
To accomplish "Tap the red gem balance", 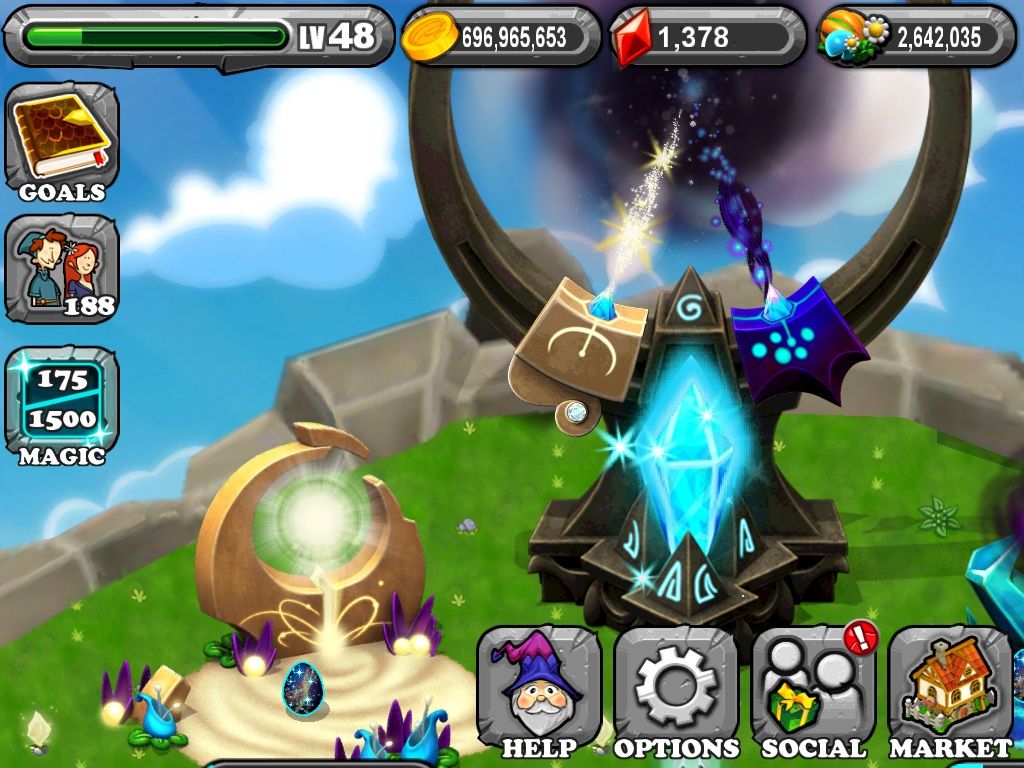I will [707, 38].
